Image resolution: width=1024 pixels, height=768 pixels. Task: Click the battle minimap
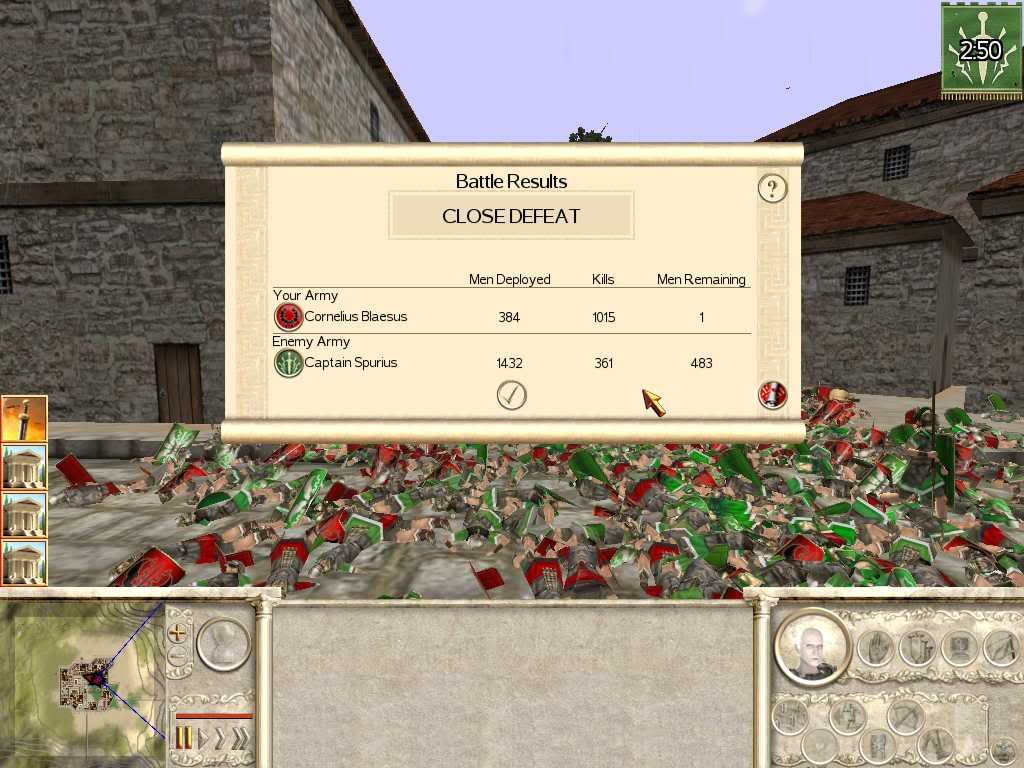click(84, 679)
